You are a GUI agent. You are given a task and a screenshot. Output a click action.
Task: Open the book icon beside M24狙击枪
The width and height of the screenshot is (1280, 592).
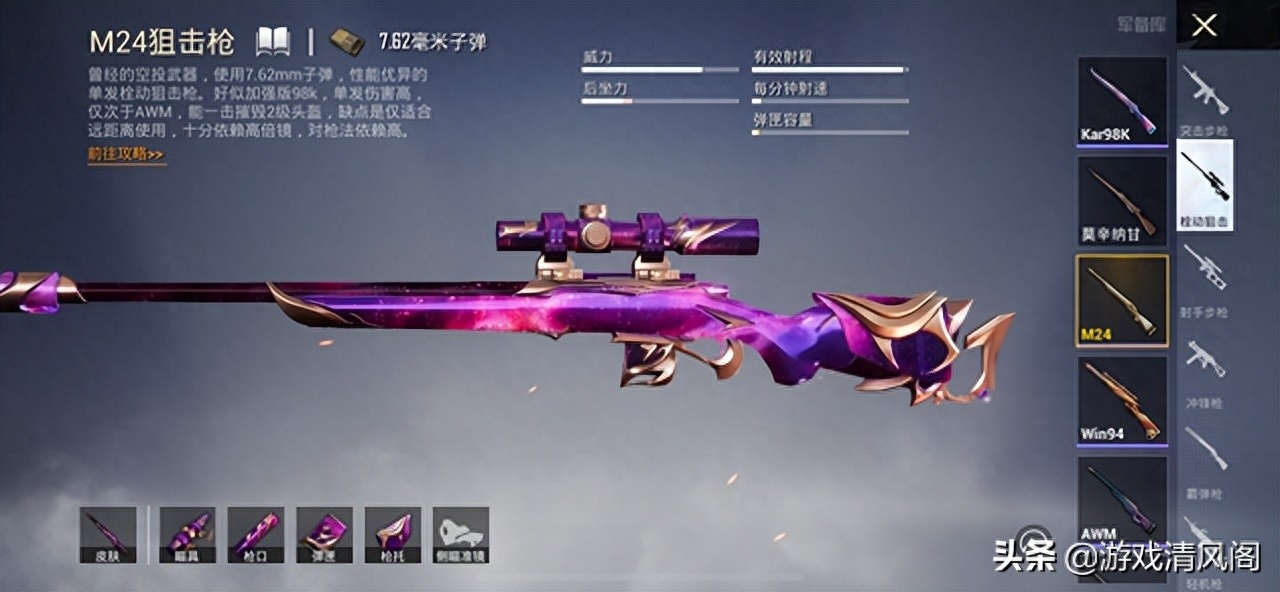pos(273,41)
